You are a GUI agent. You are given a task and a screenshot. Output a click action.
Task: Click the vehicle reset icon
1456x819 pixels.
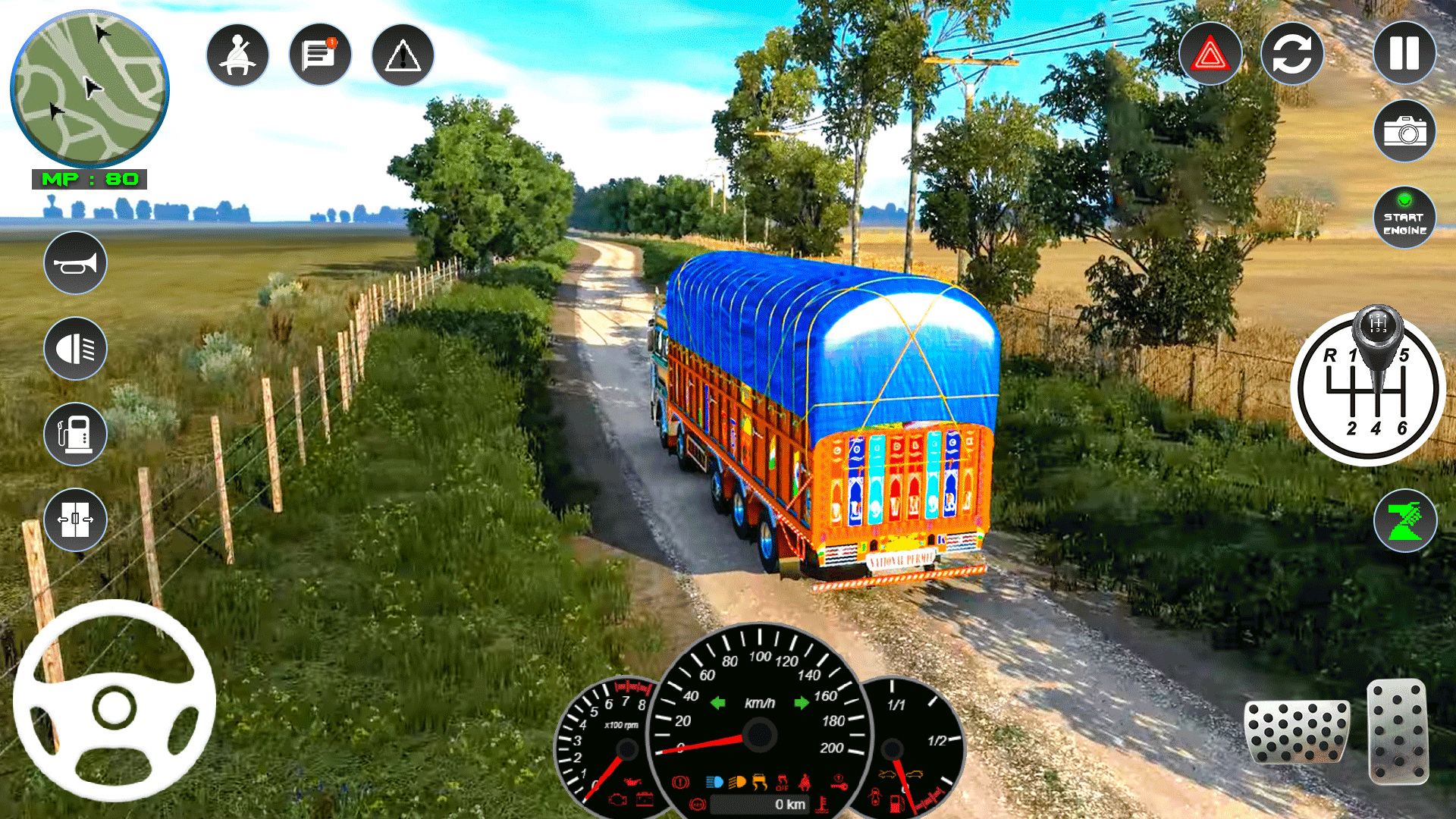[x=1292, y=53]
